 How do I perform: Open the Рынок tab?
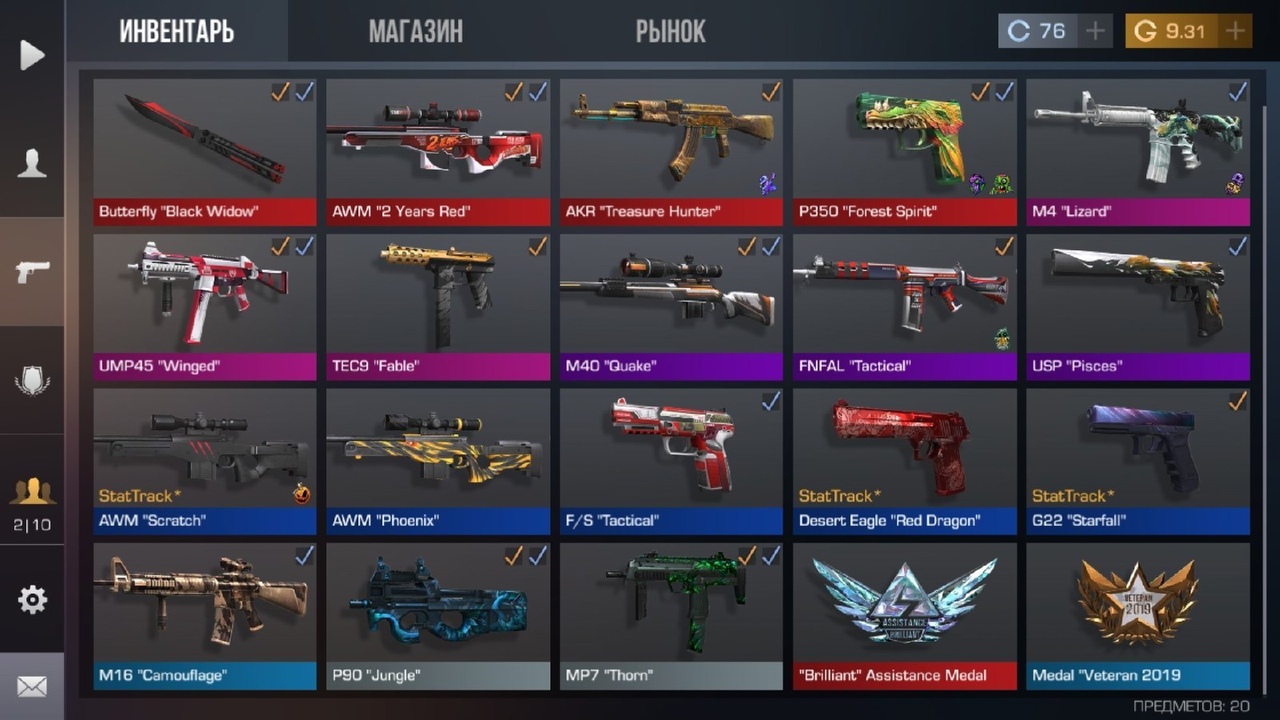tap(670, 31)
